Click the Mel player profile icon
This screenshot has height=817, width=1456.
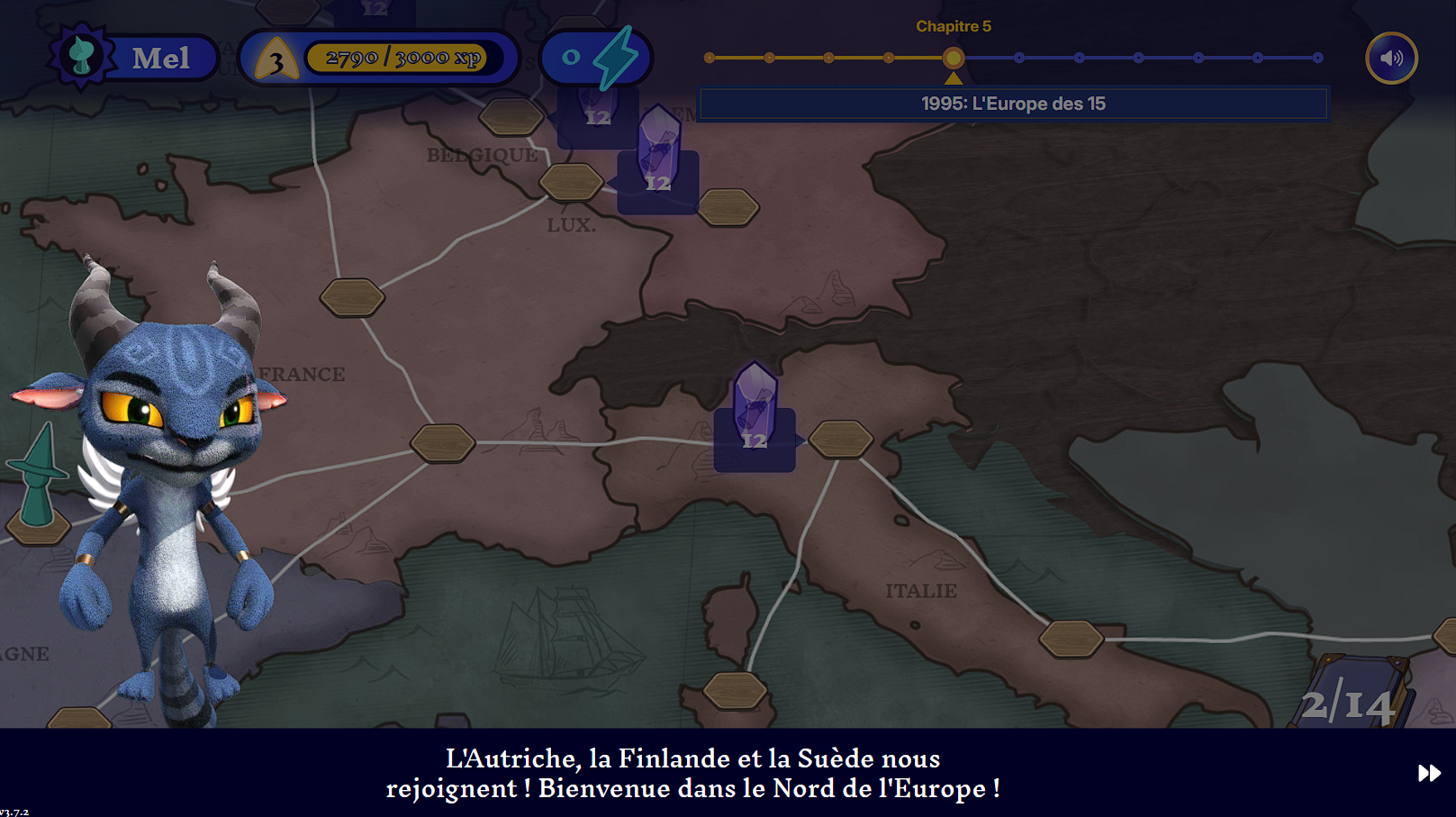click(x=83, y=58)
